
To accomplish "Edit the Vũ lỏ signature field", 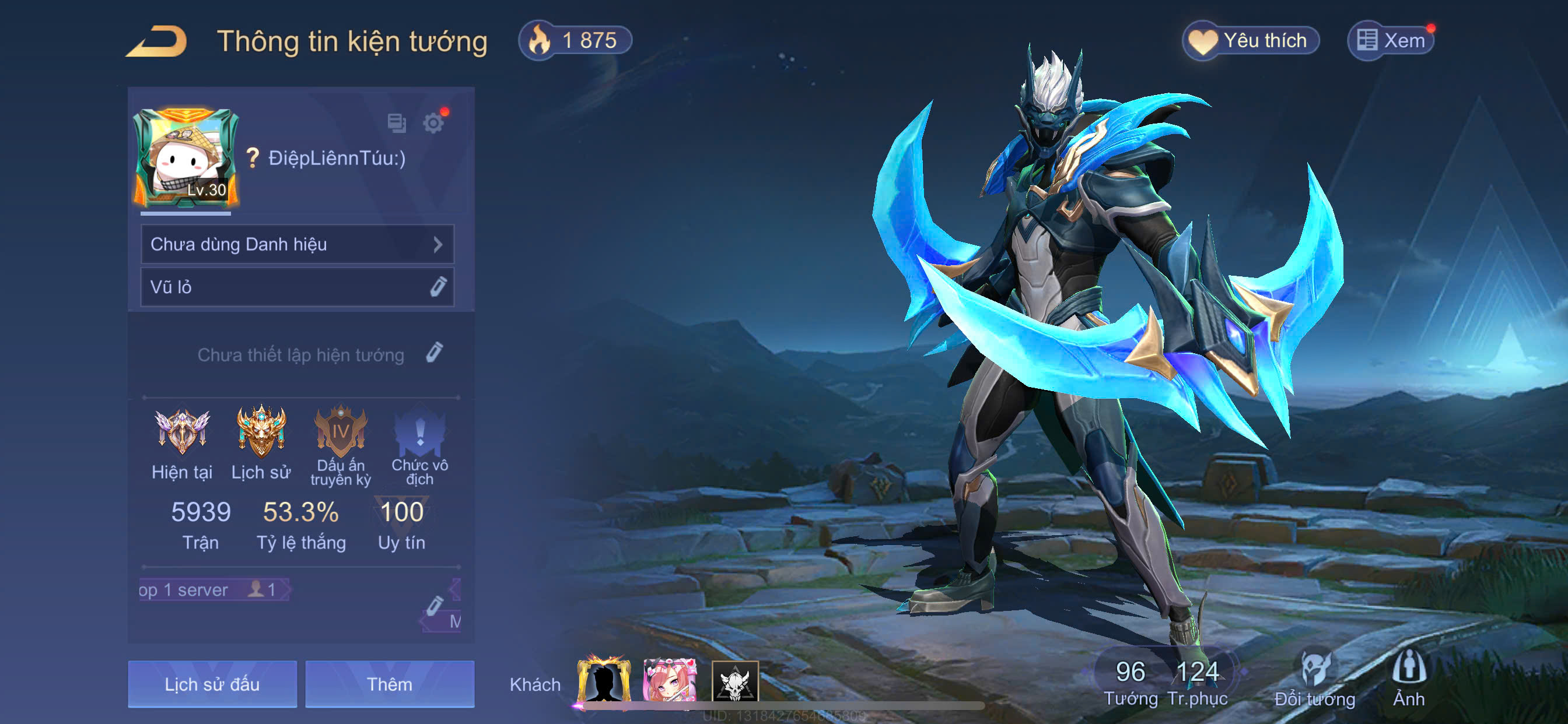I will (437, 287).
